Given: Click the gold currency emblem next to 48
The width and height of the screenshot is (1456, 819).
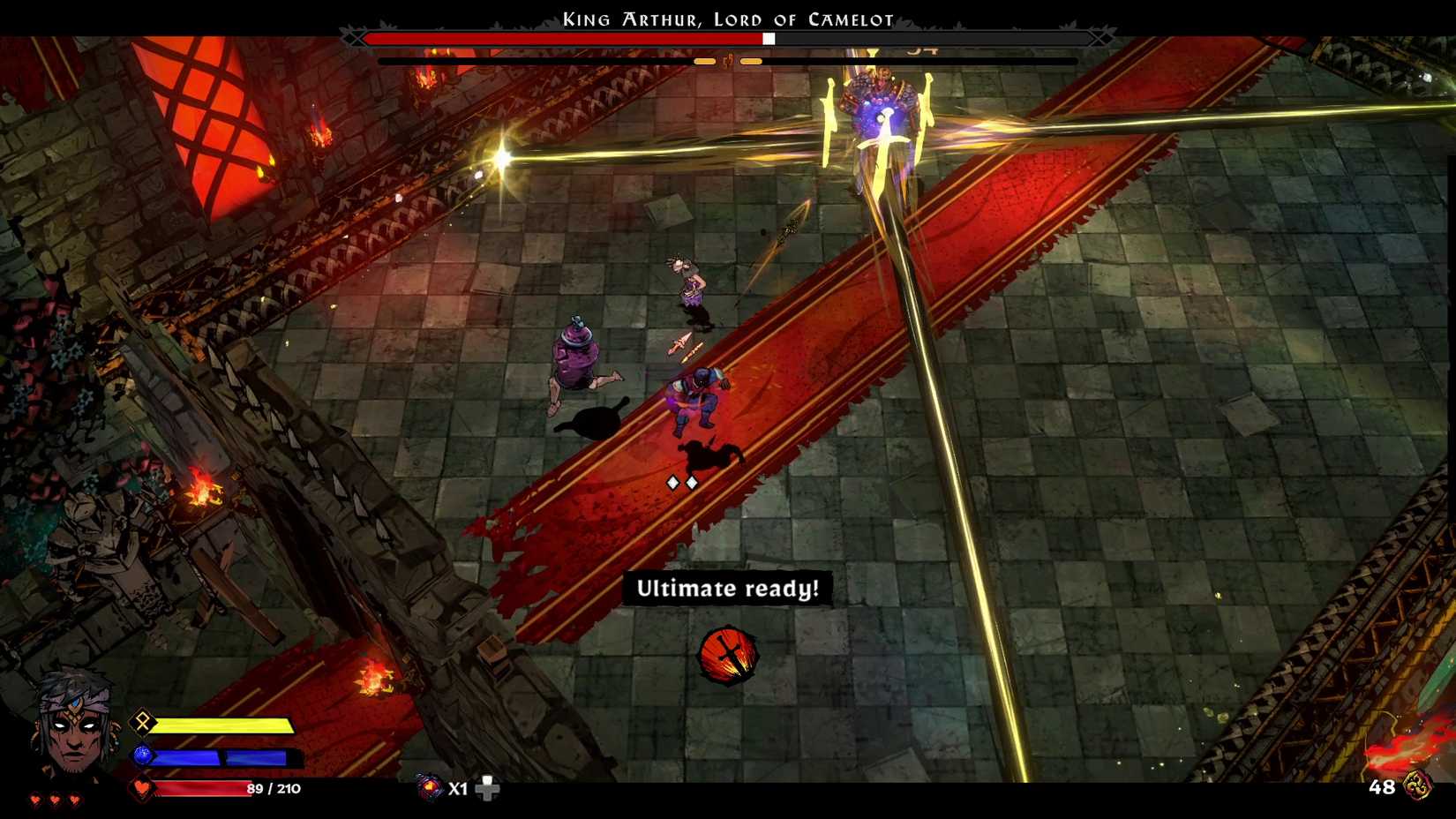Looking at the screenshot, I should point(1420,785).
